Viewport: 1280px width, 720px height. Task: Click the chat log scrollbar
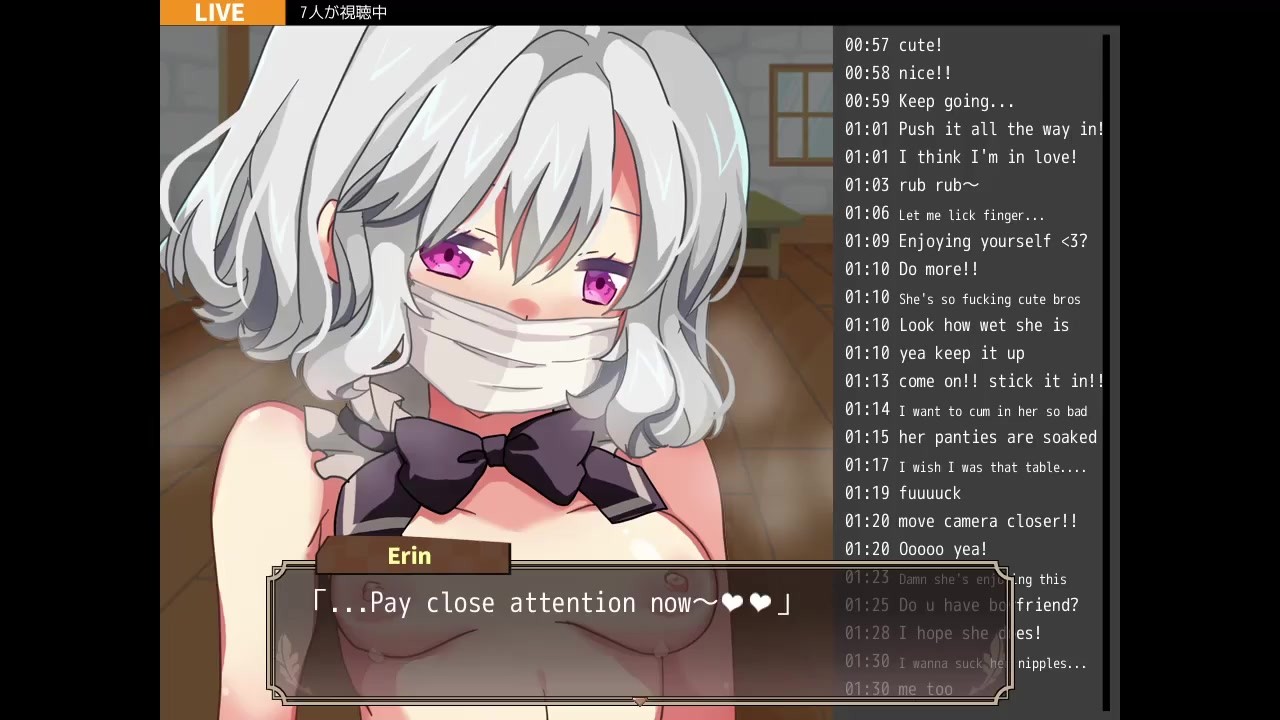click(1106, 370)
